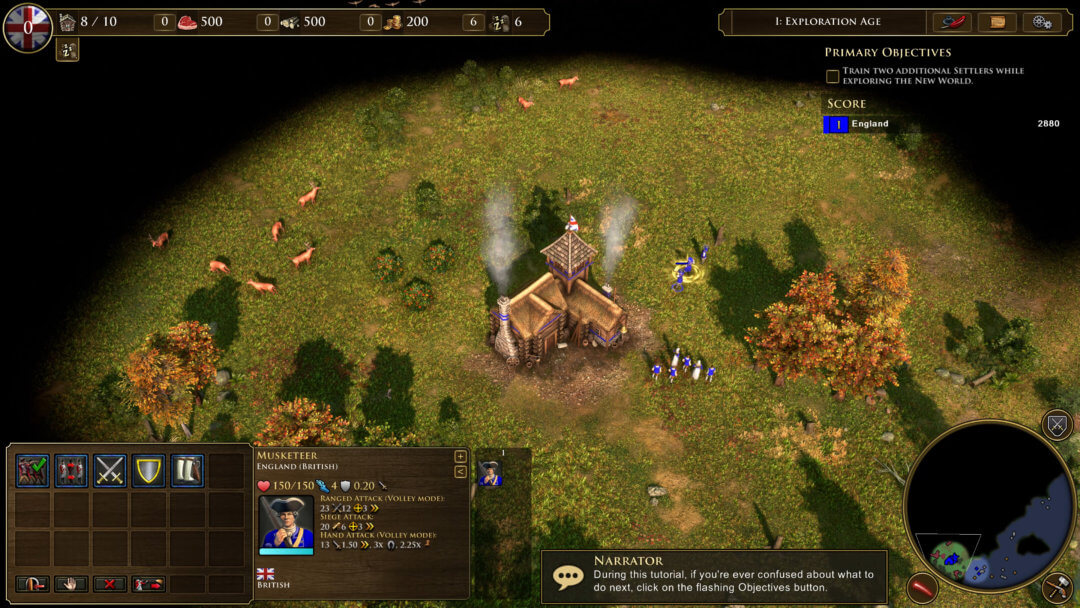Select the Musketeer group icon beside the panel
Image resolution: width=1080 pixels, height=608 pixels.
489,474
